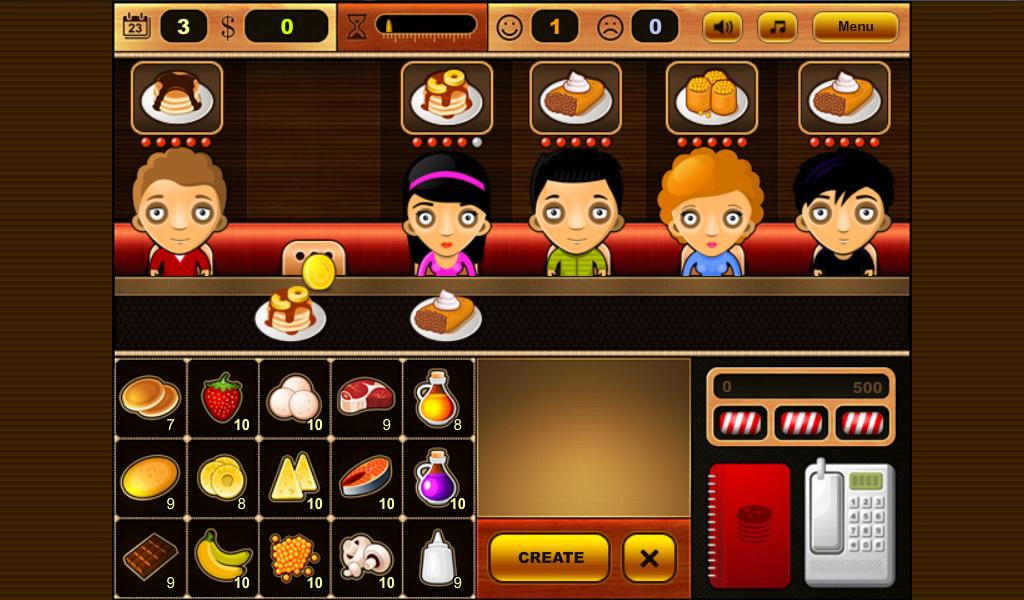The image size is (1024, 600).
Task: Pick the banana ingredient slot
Action: coord(223,557)
